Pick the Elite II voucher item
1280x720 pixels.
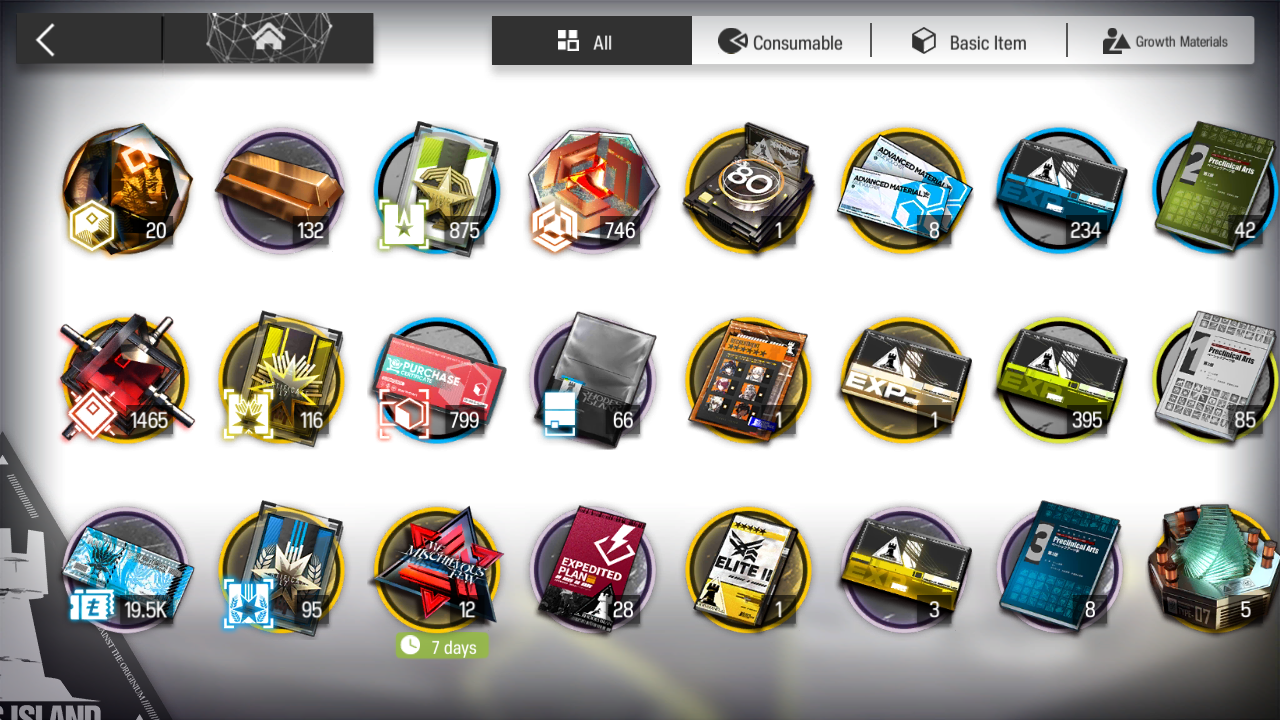749,570
